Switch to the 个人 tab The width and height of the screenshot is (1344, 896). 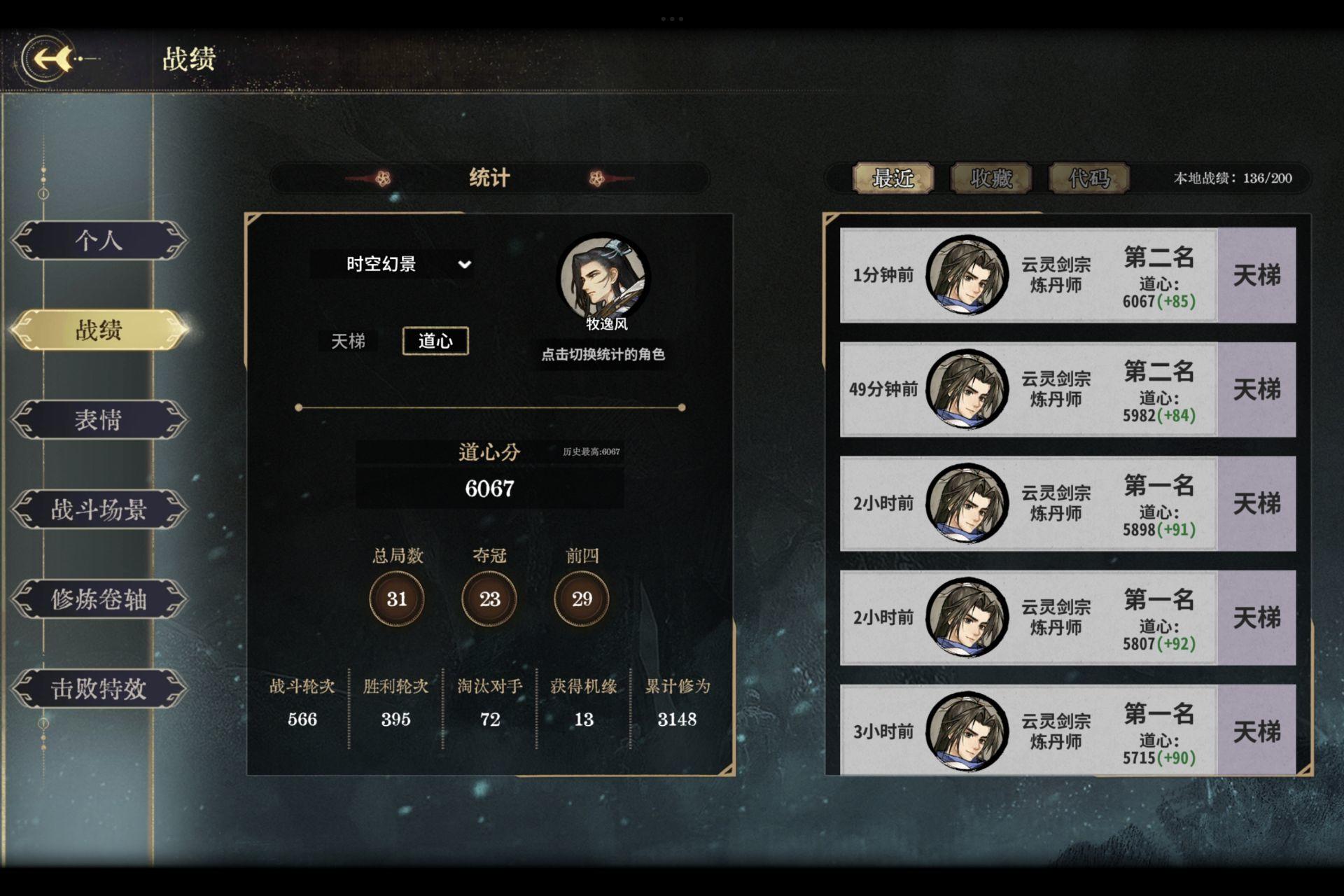[99, 240]
